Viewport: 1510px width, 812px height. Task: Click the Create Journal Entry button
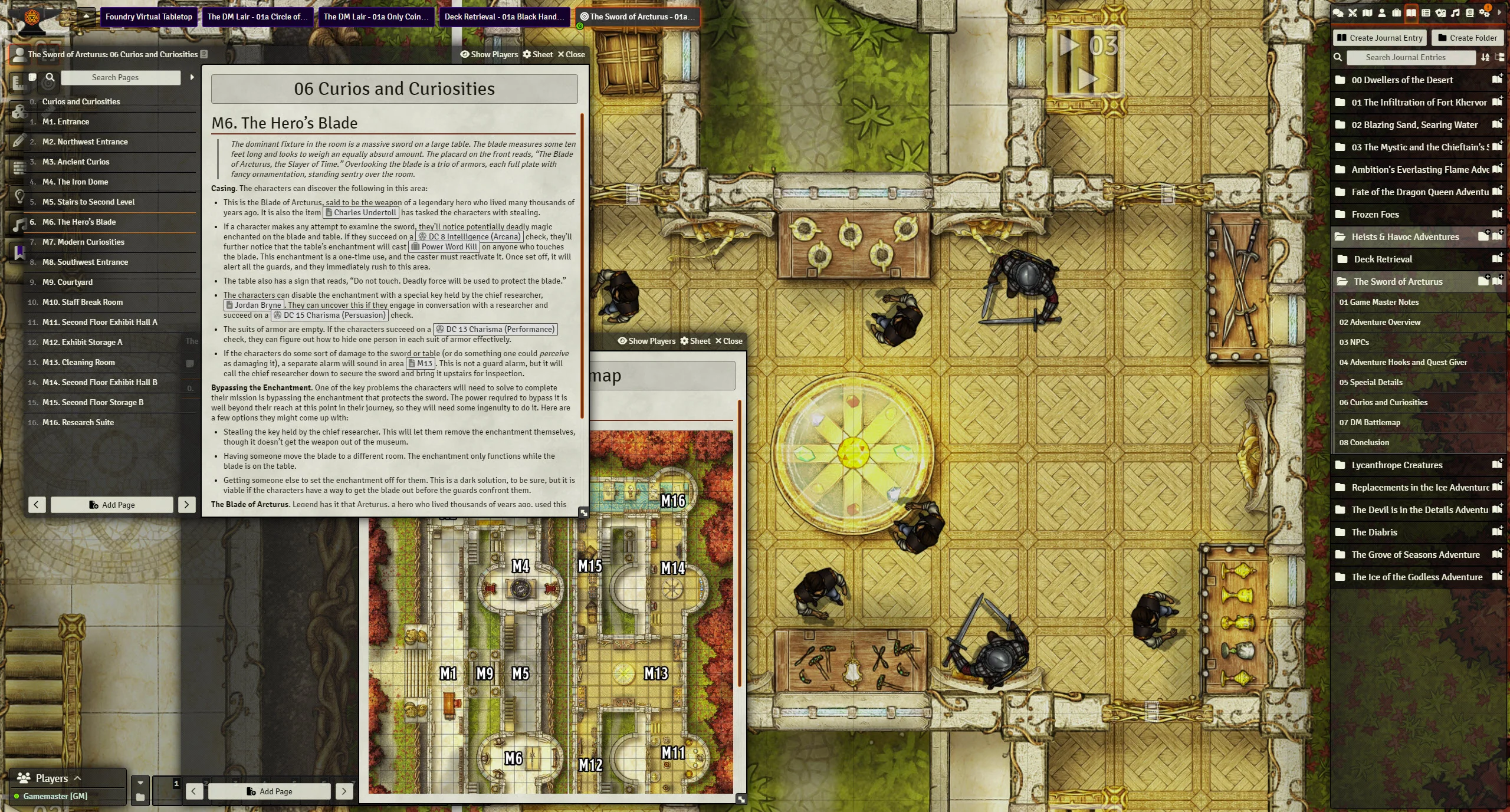tap(1380, 38)
